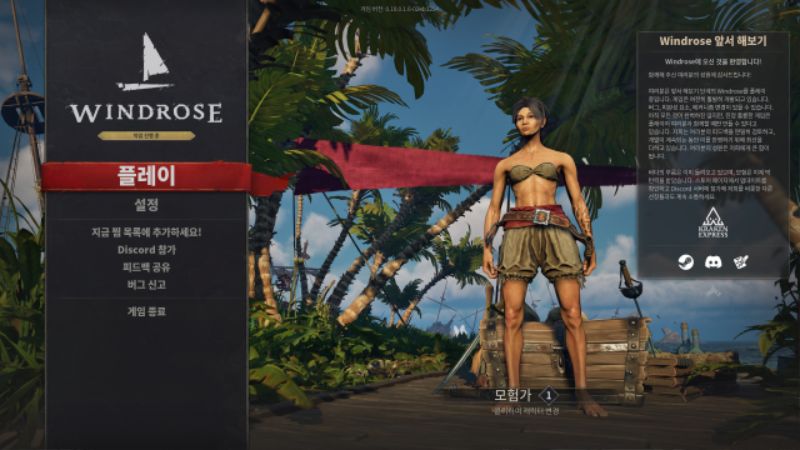Open the 설정 settings menu
Screen dimensions: 800x450
click(x=146, y=205)
